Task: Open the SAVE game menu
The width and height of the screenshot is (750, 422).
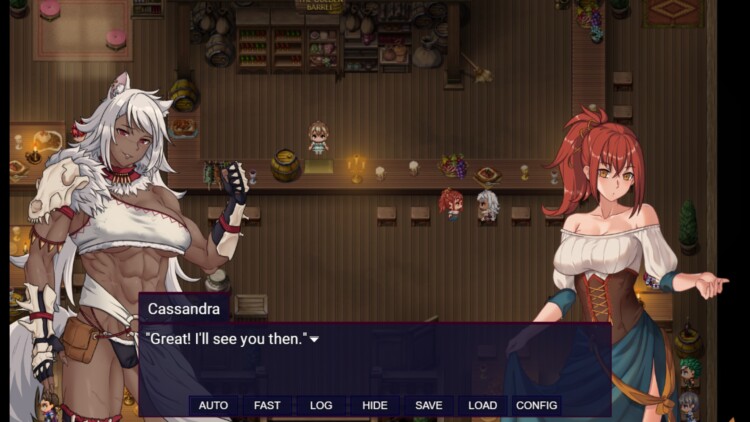Action: point(429,405)
